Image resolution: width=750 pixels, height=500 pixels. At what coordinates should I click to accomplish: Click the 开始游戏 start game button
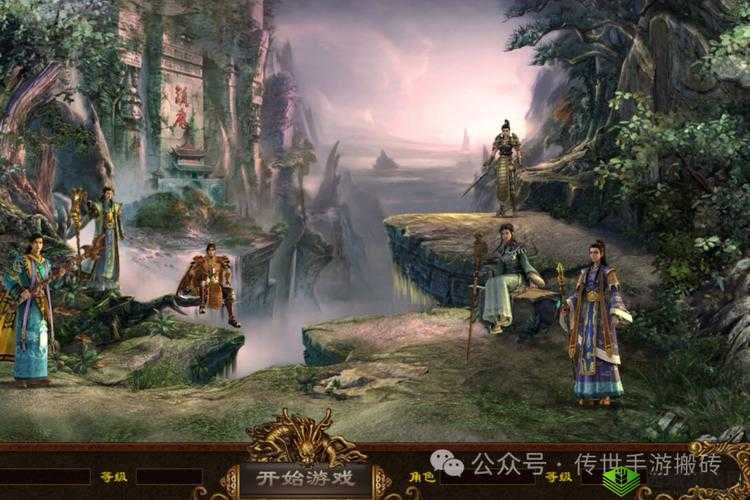click(x=306, y=477)
